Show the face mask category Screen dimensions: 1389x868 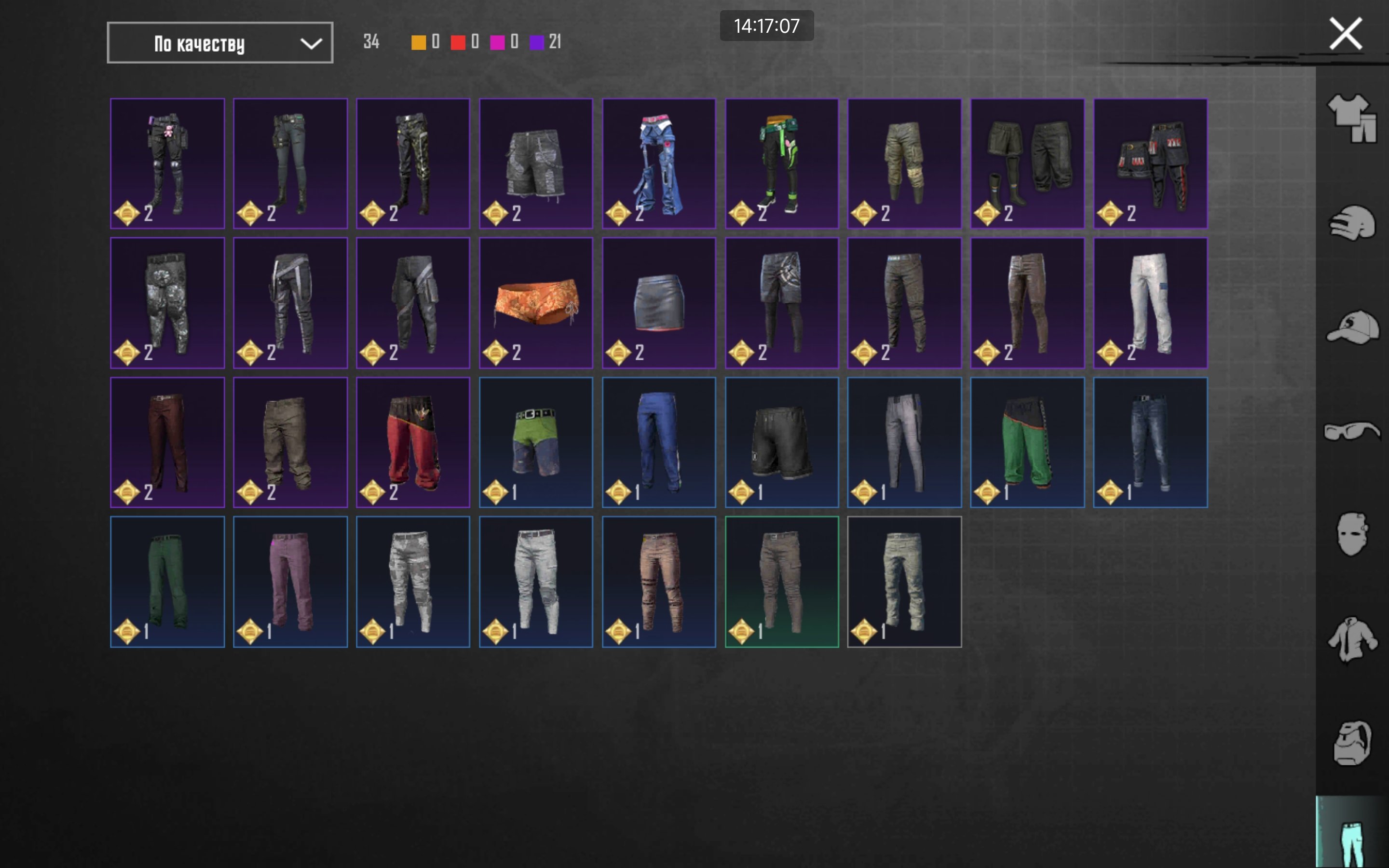click(x=1352, y=534)
